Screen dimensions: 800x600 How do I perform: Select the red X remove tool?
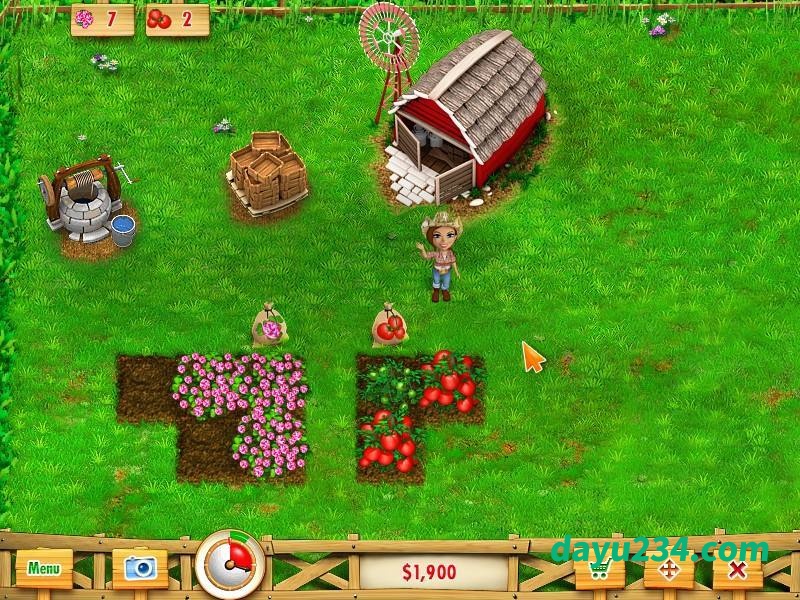click(x=737, y=571)
